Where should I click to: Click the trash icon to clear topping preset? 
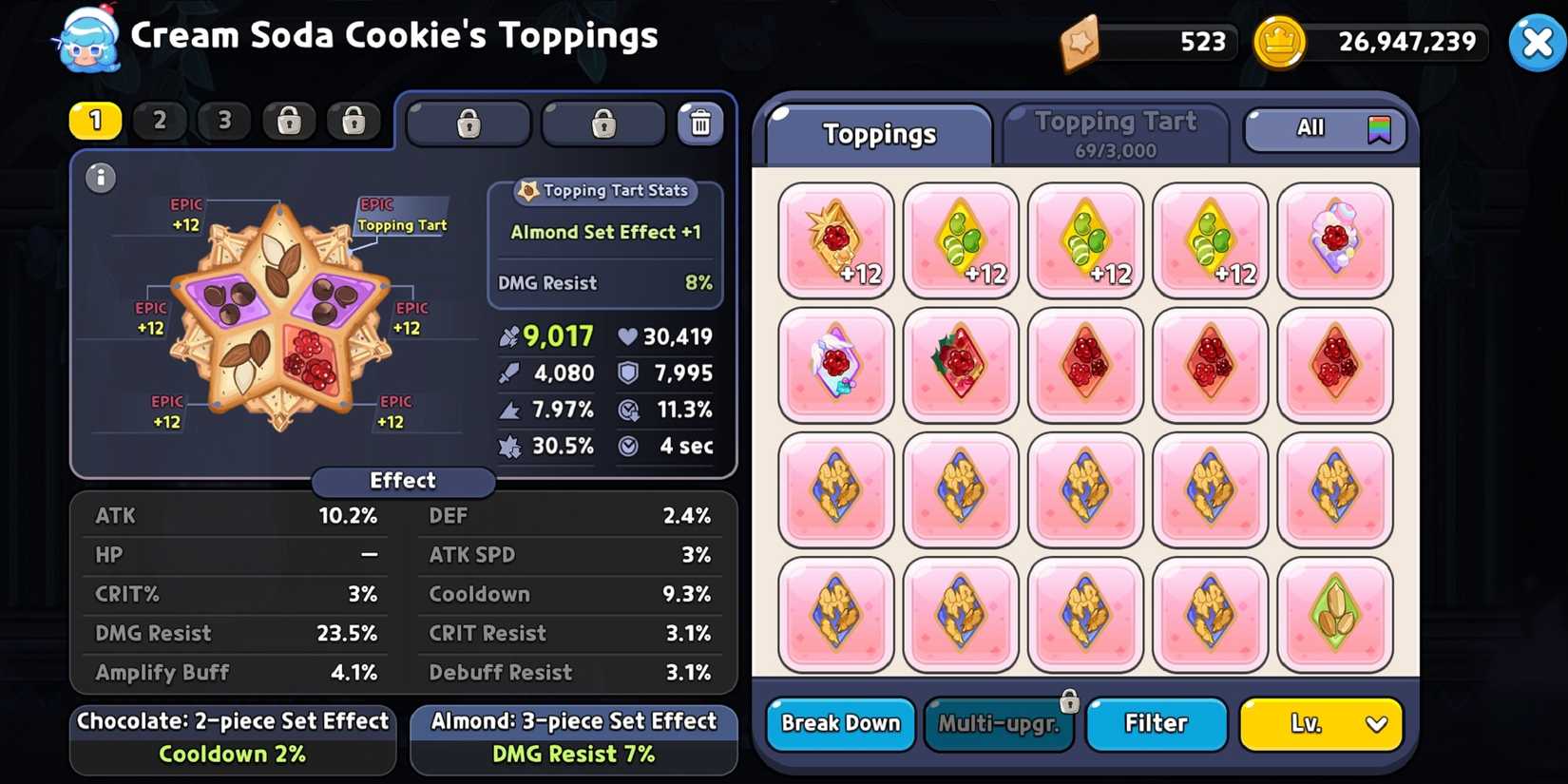(701, 122)
